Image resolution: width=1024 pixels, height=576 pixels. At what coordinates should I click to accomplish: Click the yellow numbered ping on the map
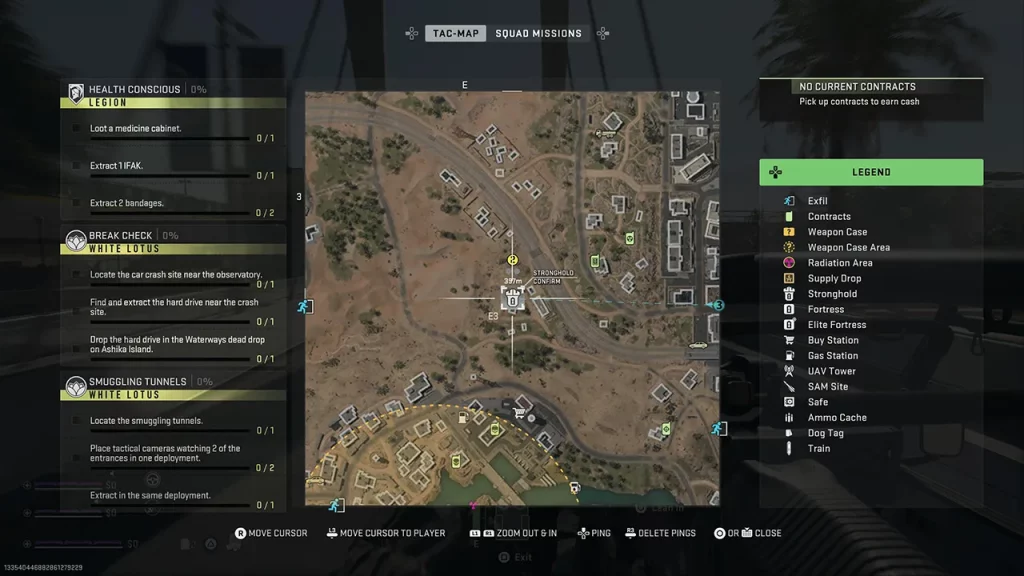(x=513, y=260)
